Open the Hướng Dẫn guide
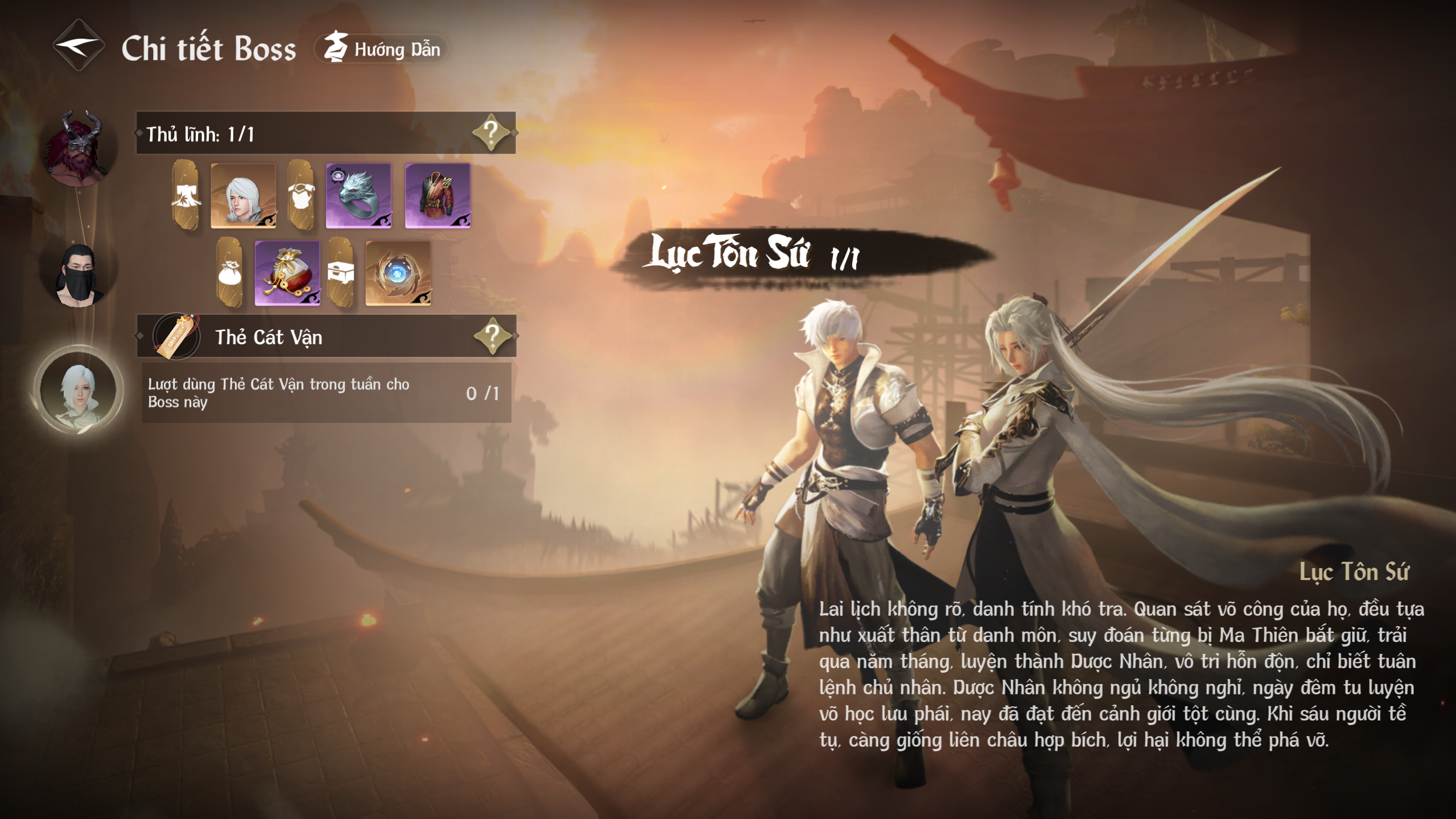The width and height of the screenshot is (1456, 819). (x=382, y=49)
